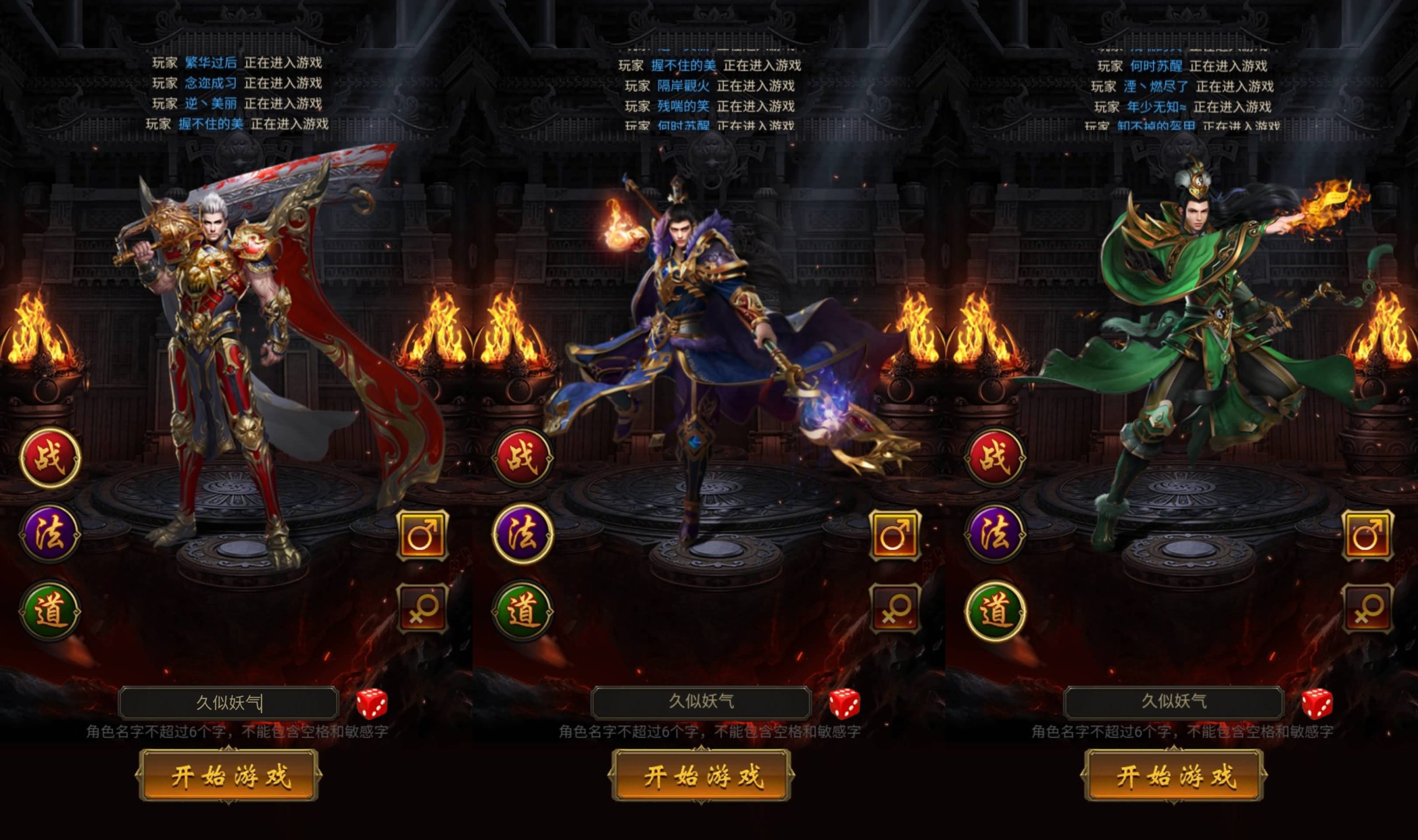Start game with the green-robed Taoist

[1174, 775]
